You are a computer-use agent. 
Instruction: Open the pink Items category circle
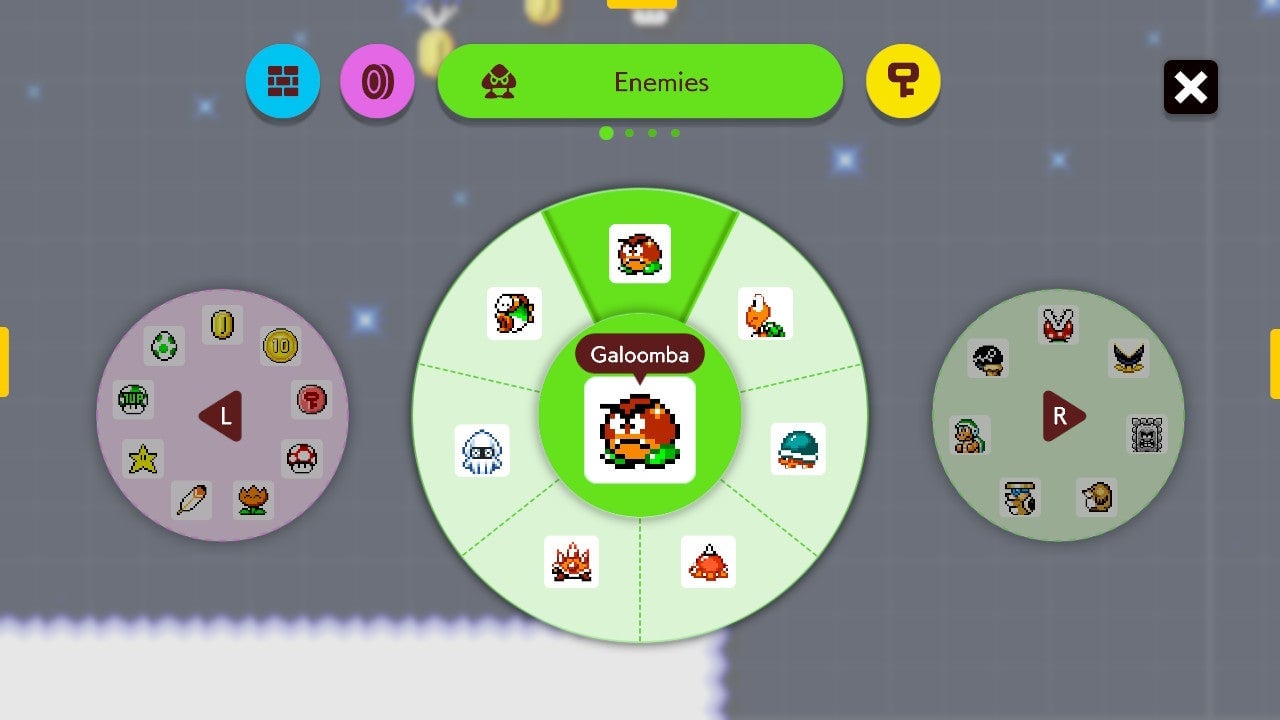click(x=377, y=83)
